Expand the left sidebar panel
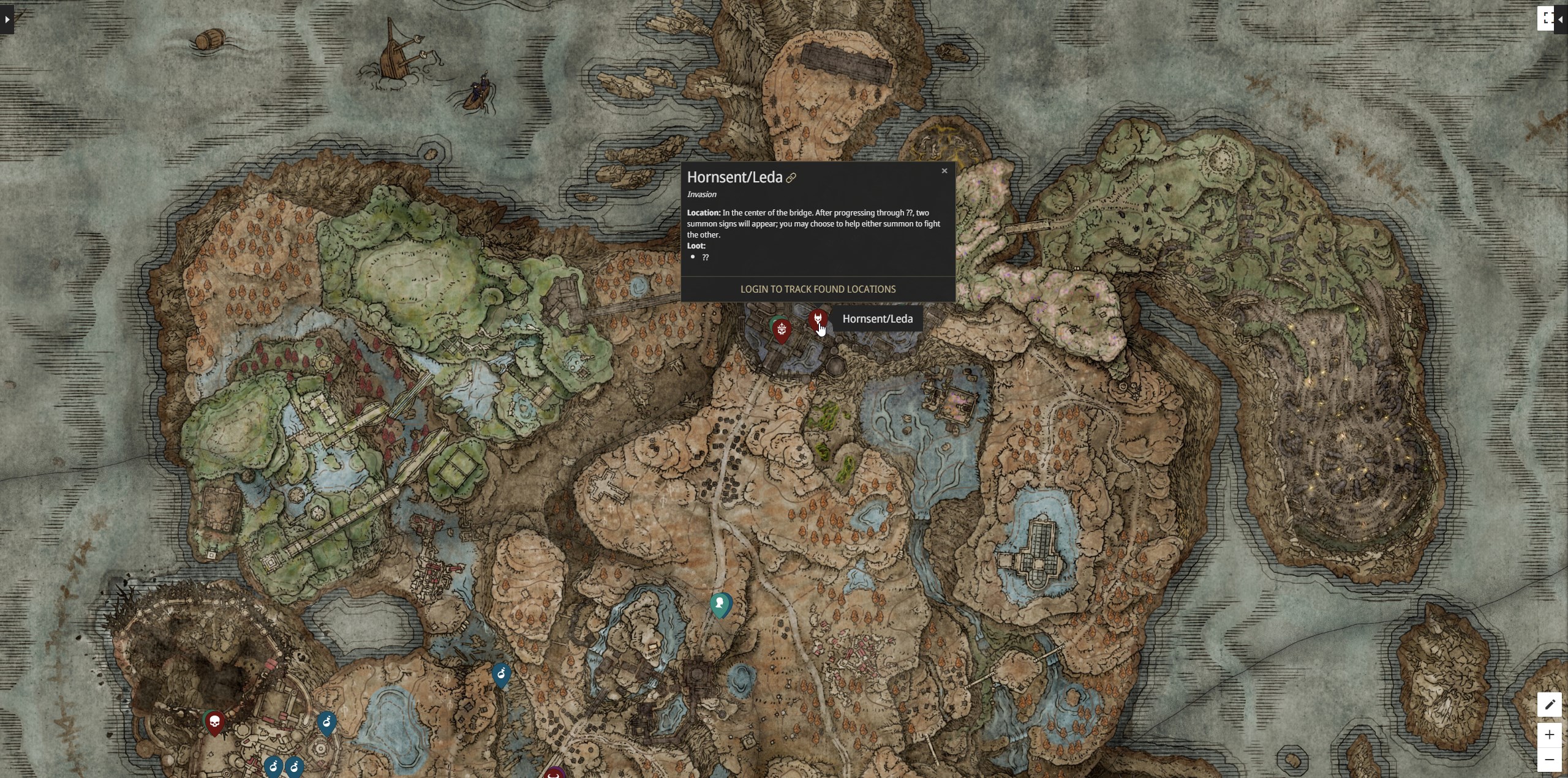The image size is (1568, 778). pos(7,20)
